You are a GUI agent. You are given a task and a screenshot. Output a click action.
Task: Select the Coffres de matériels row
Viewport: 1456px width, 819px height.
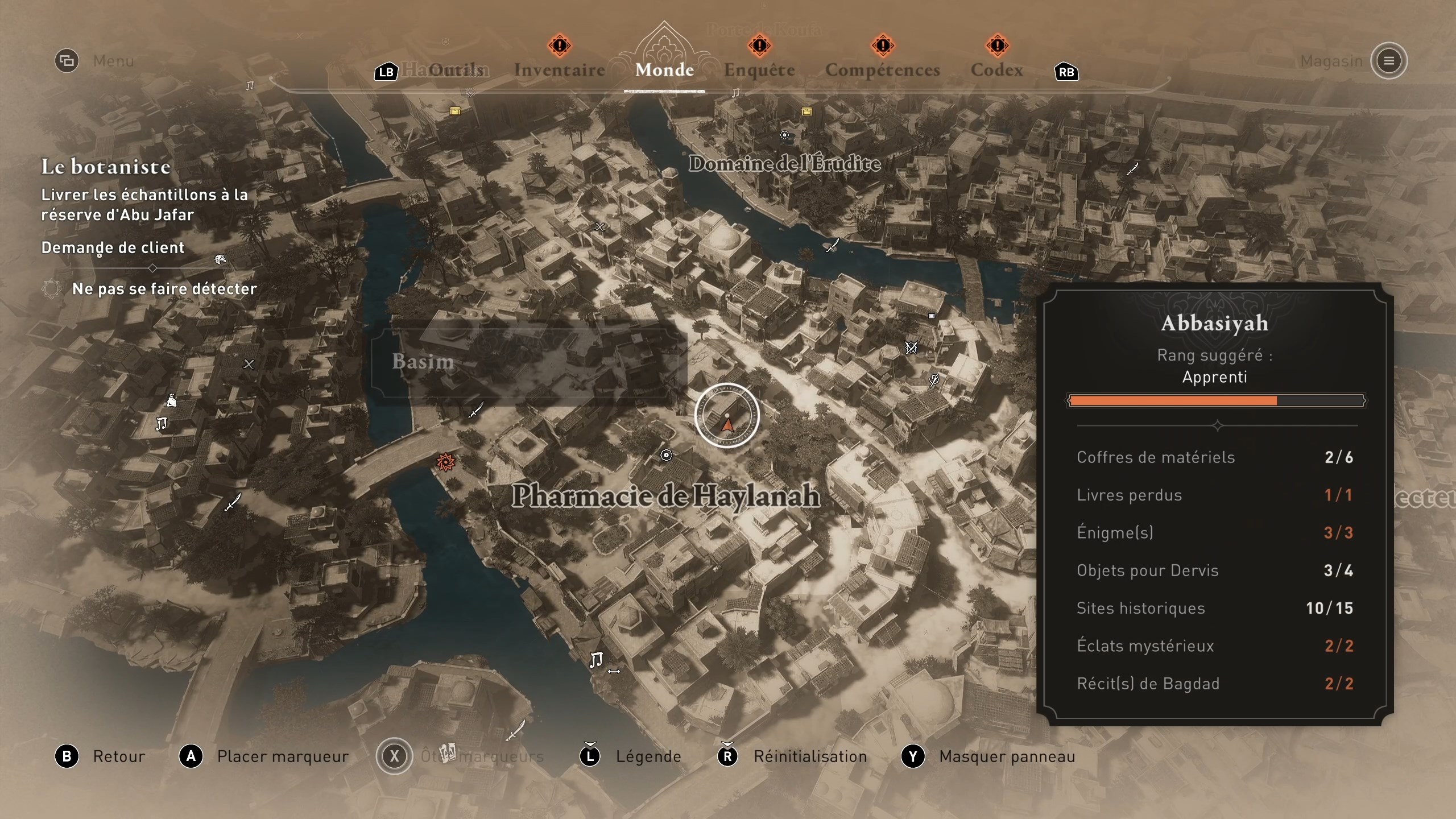pos(1214,457)
